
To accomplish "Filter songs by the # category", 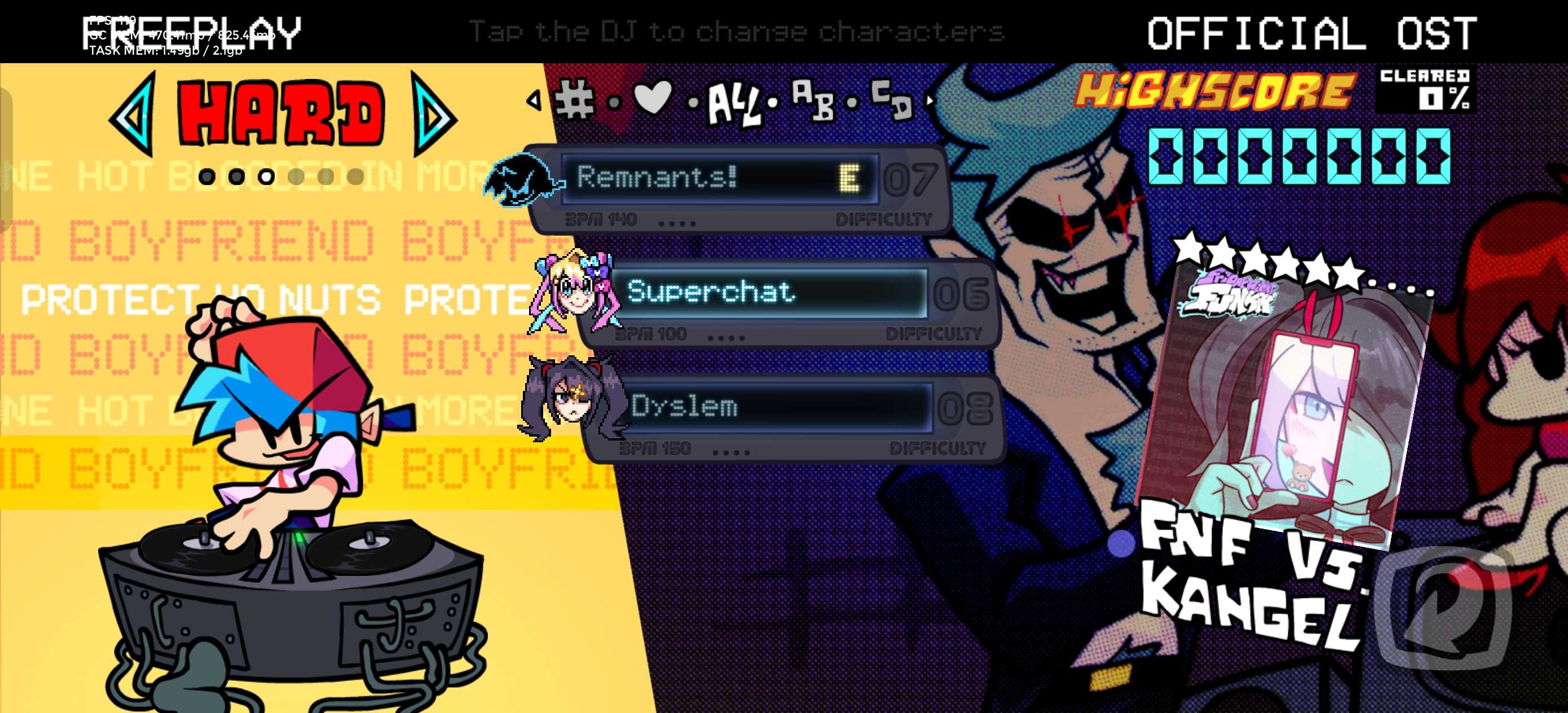I will tap(574, 99).
